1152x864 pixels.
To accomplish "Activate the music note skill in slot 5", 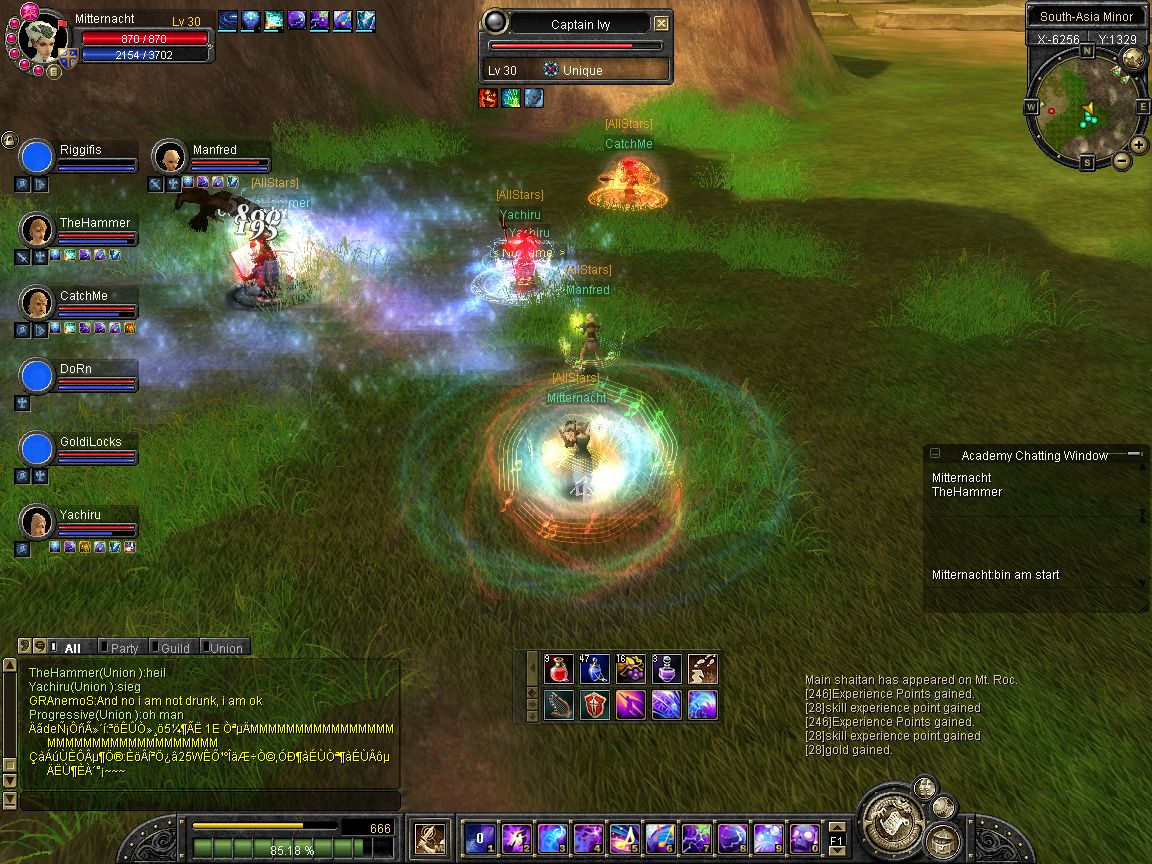I will click(625, 837).
